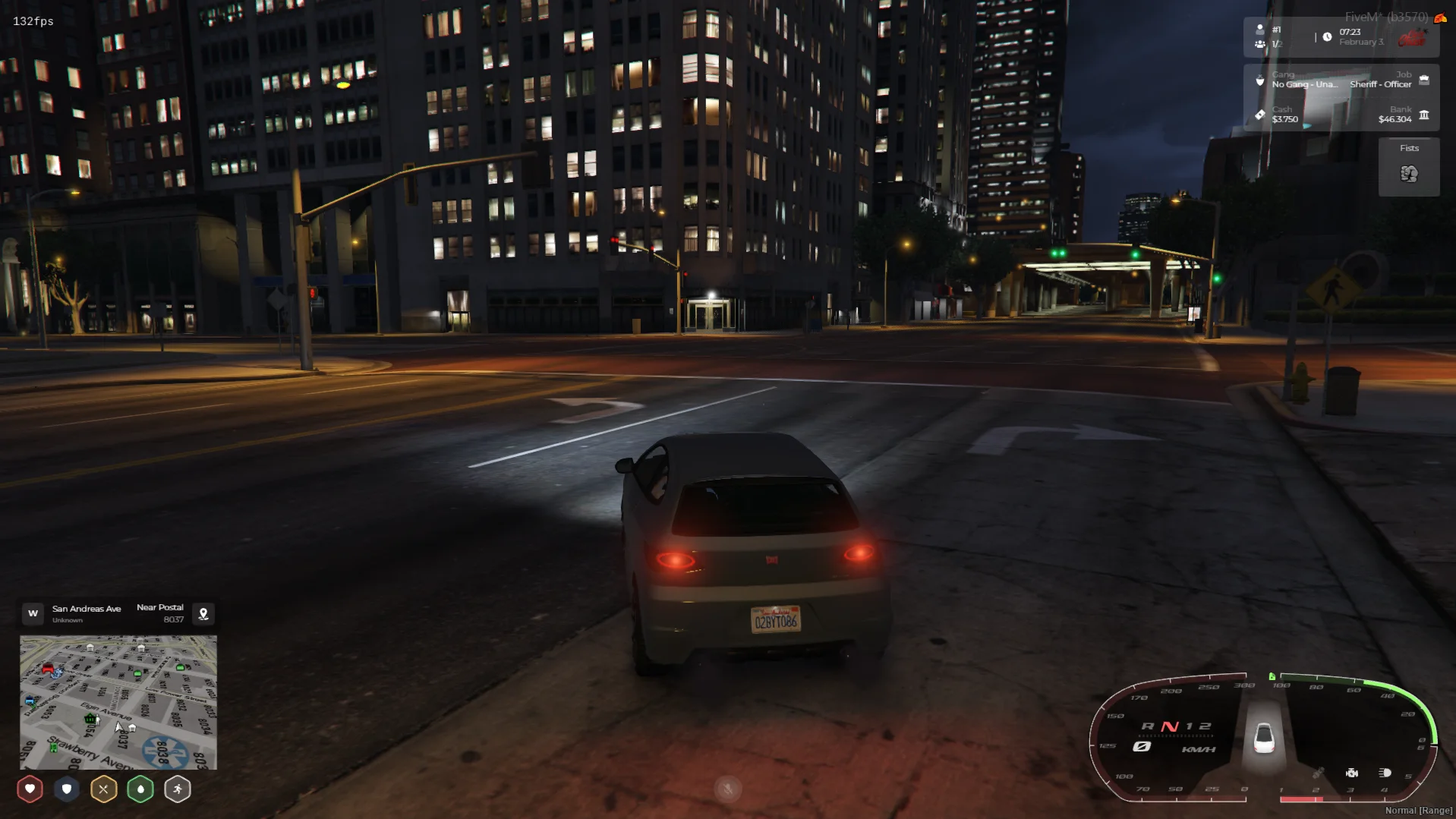Click the clock icon next to 07:23
This screenshot has height=819, width=1456.
pyautogui.click(x=1327, y=36)
